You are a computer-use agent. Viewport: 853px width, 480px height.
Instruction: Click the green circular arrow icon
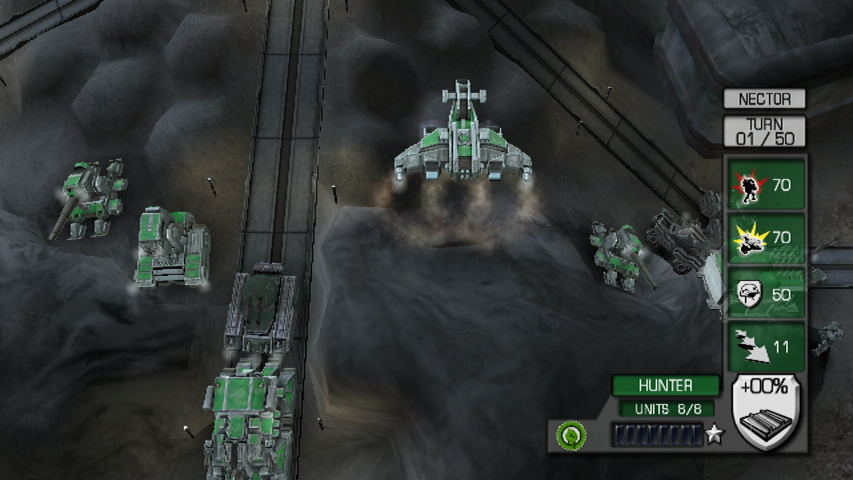571,435
